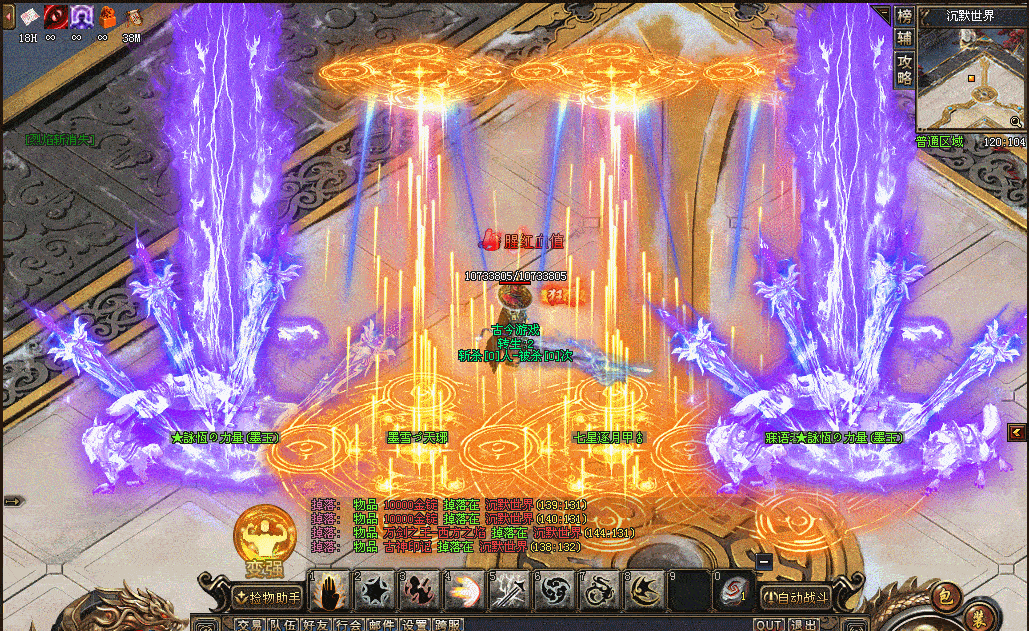1029x631 pixels.
Task: Open the 拾物助手 pickup helper
Action: (x=266, y=597)
